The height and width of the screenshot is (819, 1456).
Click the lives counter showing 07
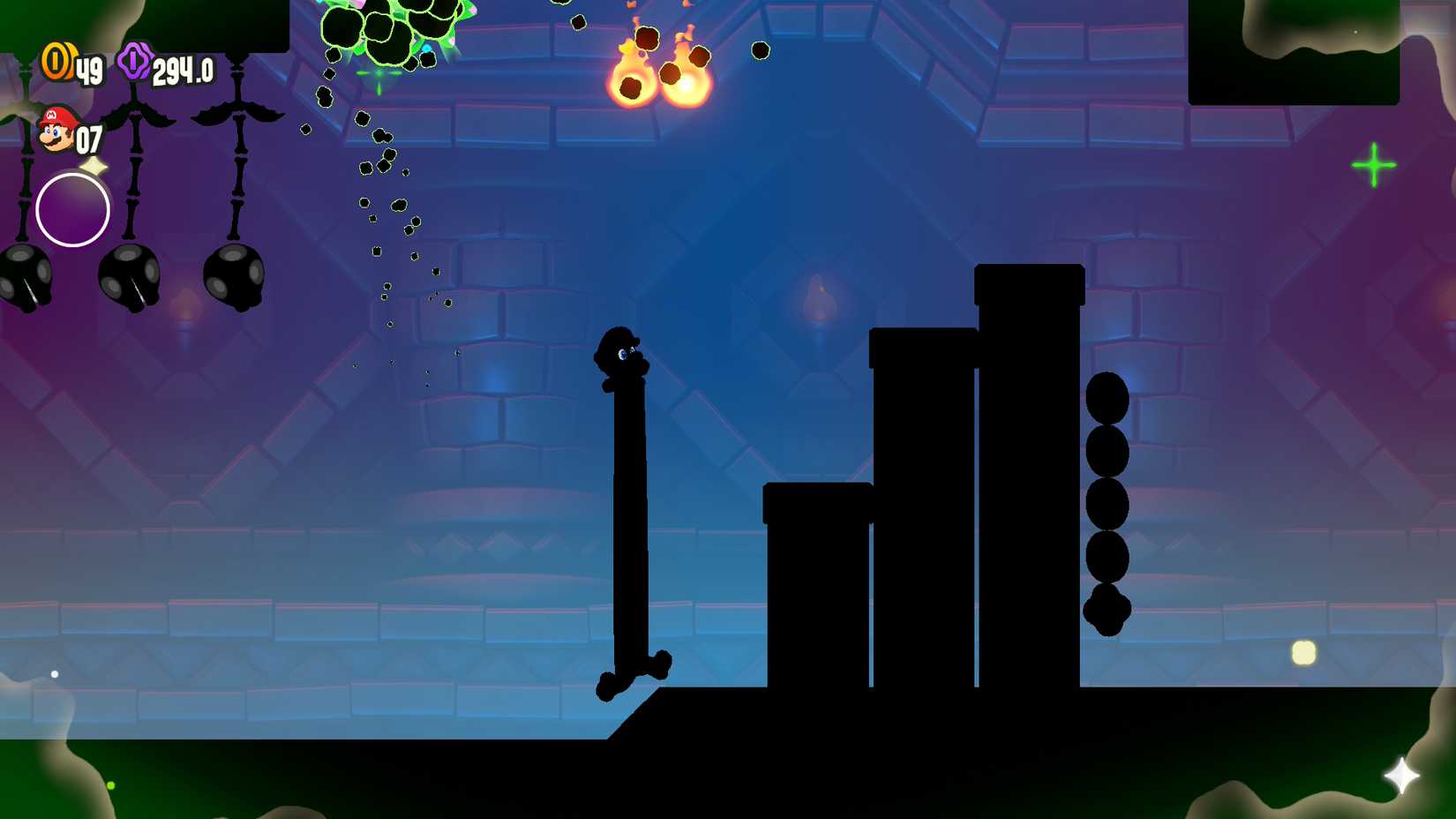click(x=88, y=138)
